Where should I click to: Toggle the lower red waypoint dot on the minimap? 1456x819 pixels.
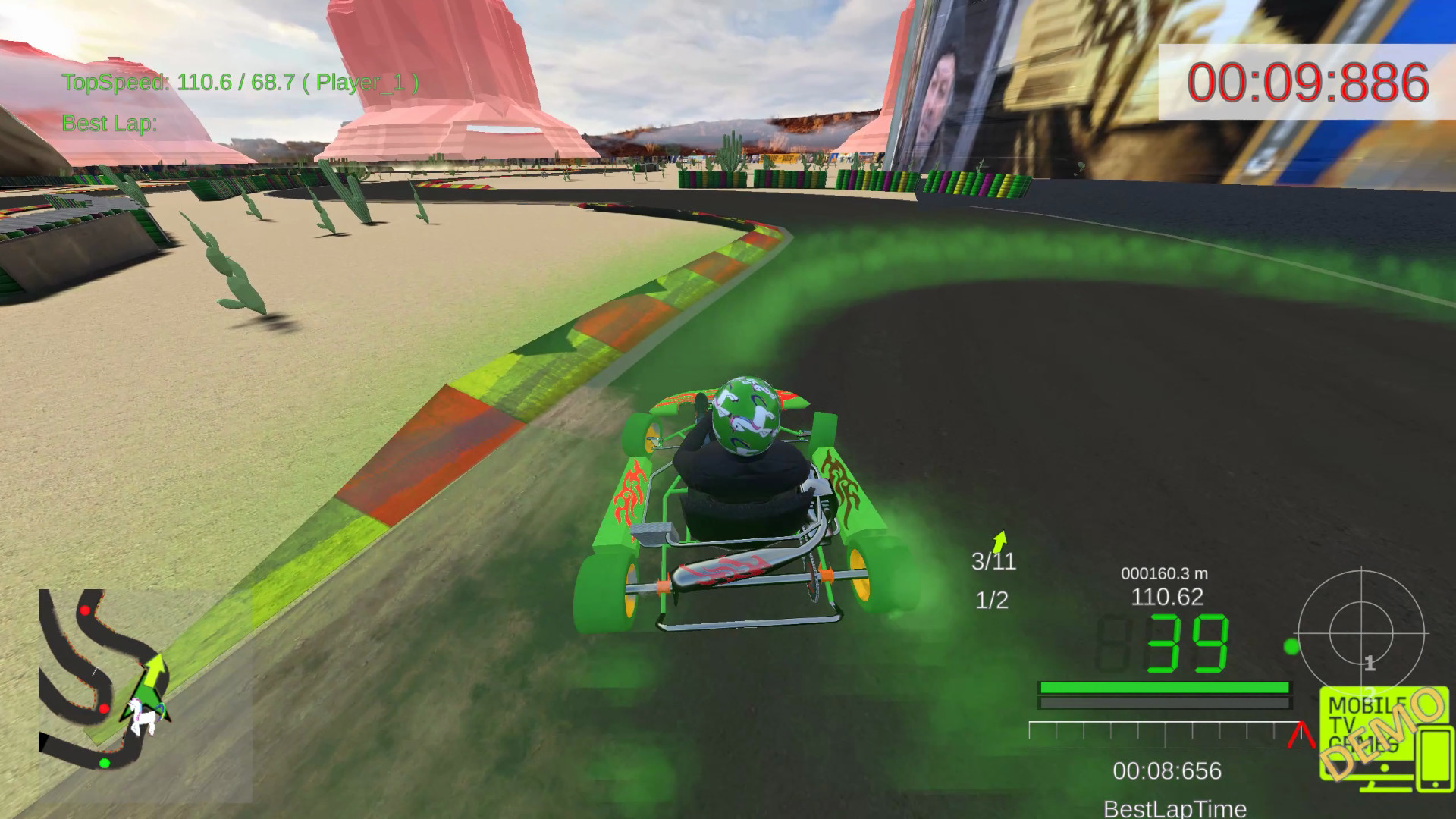[104, 709]
